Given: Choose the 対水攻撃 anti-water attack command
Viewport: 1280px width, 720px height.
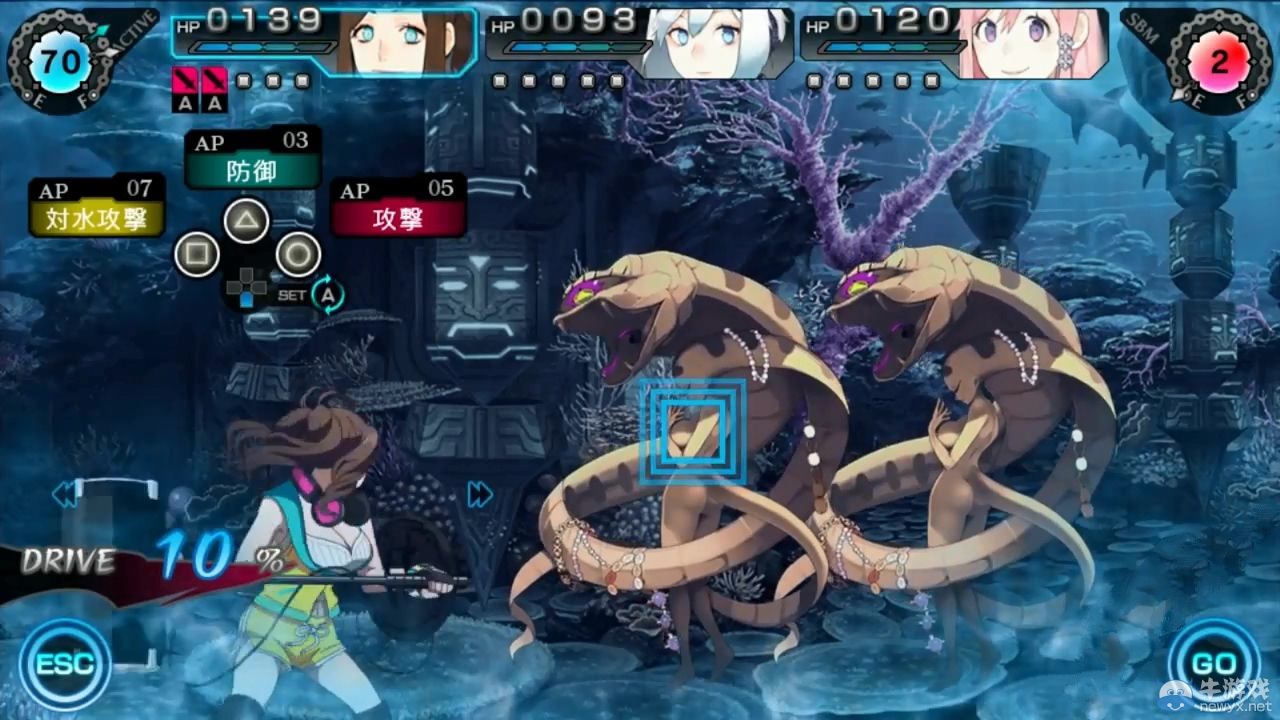Looking at the screenshot, I should click(95, 219).
